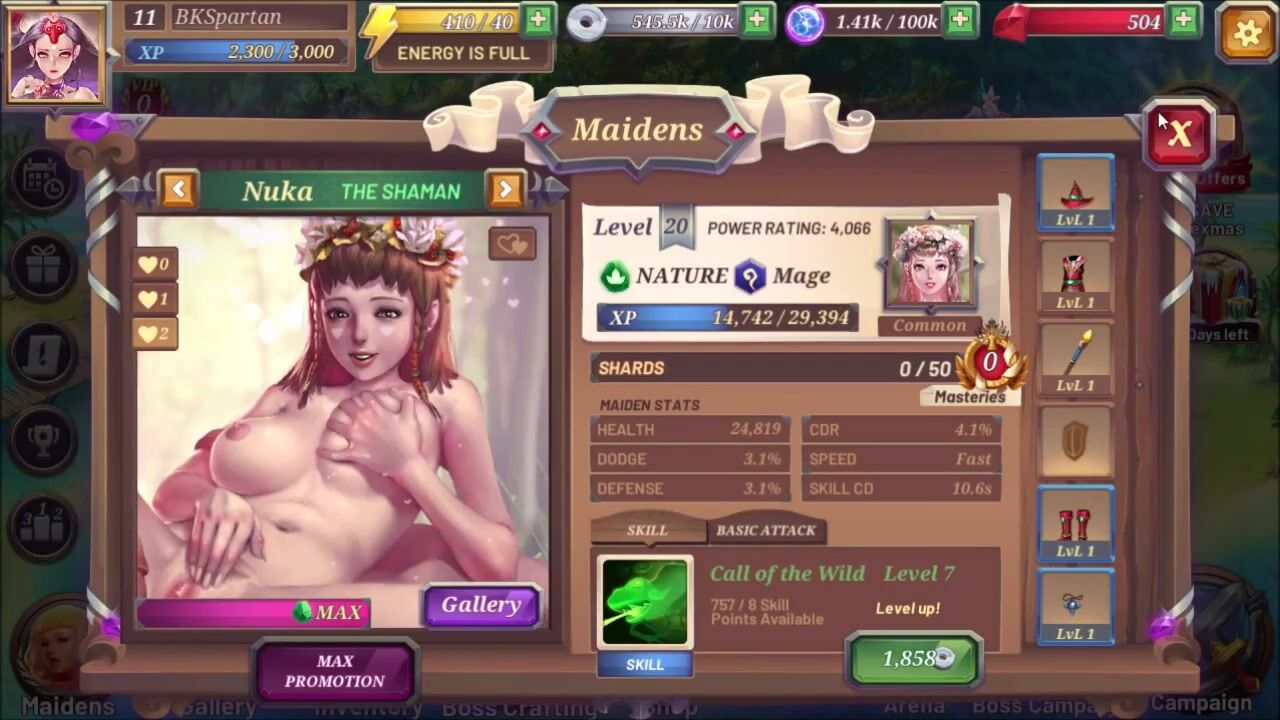This screenshot has width=1280, height=720.
Task: Open the Masteries badge
Action: coord(990,368)
